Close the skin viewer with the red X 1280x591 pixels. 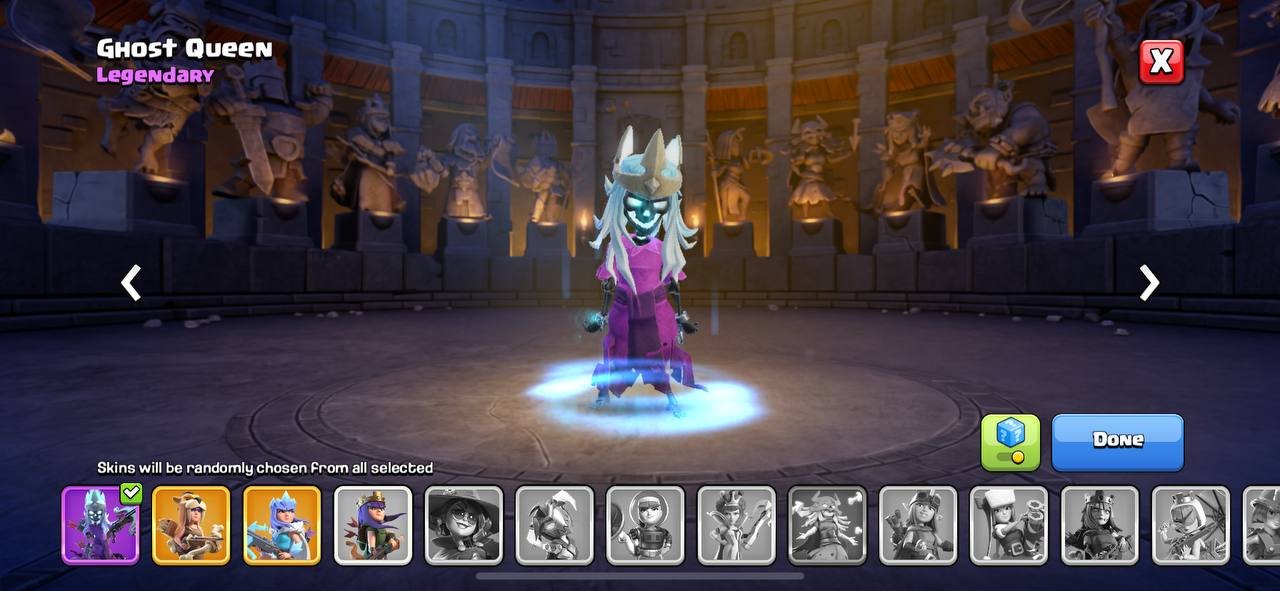coord(1161,62)
